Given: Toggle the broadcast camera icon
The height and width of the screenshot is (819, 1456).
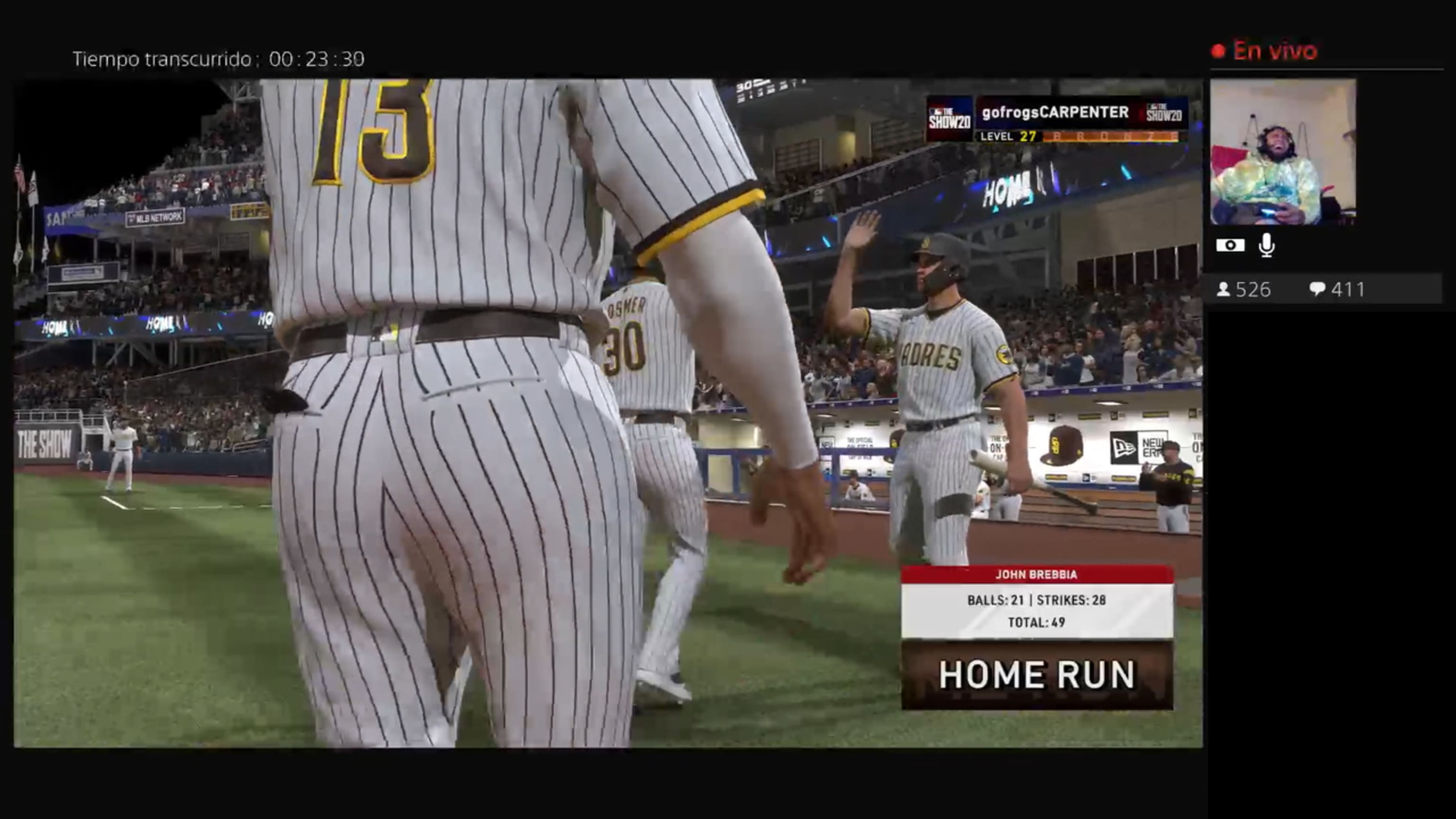Looking at the screenshot, I should (x=1230, y=246).
